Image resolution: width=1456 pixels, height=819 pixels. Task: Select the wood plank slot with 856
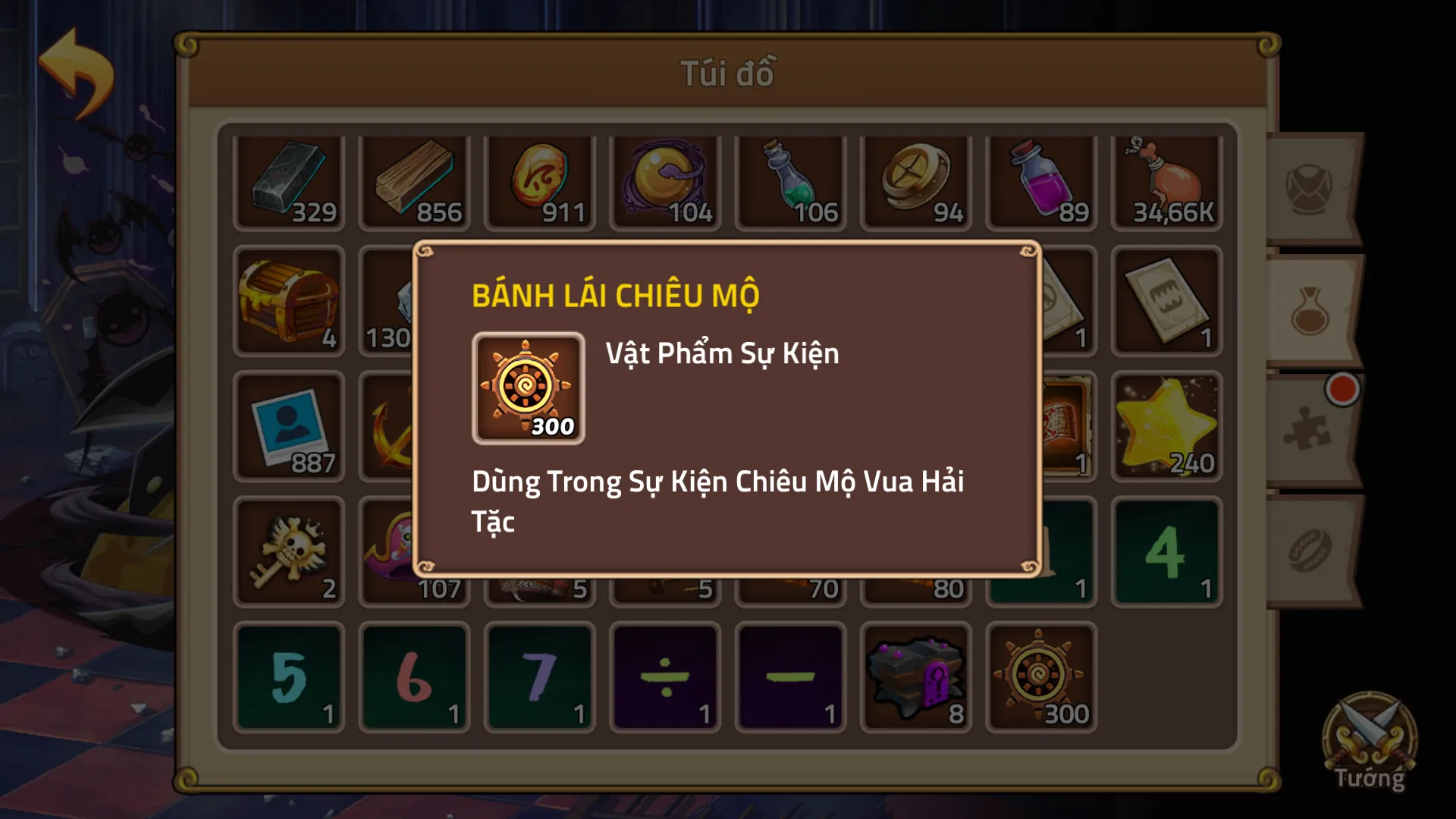pyautogui.click(x=414, y=182)
